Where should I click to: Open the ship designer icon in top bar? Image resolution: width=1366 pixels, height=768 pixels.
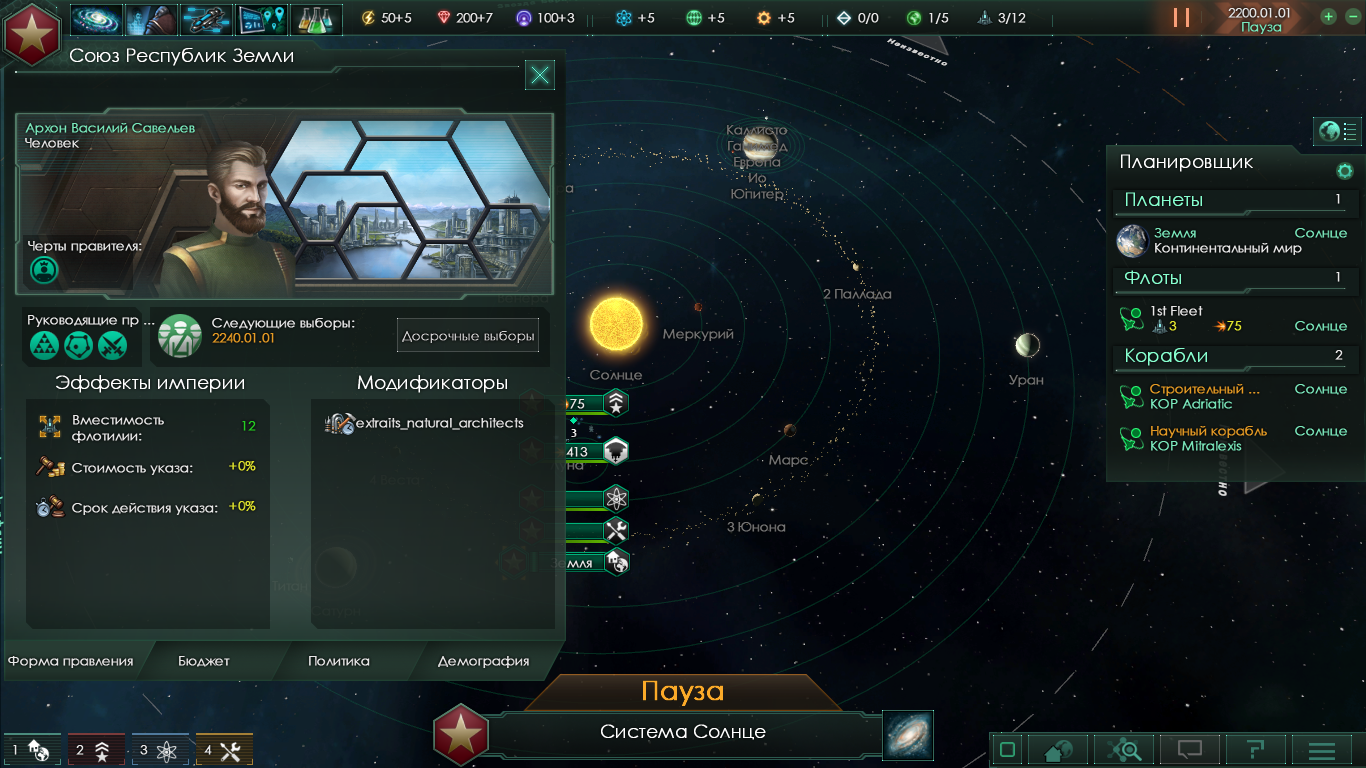207,19
